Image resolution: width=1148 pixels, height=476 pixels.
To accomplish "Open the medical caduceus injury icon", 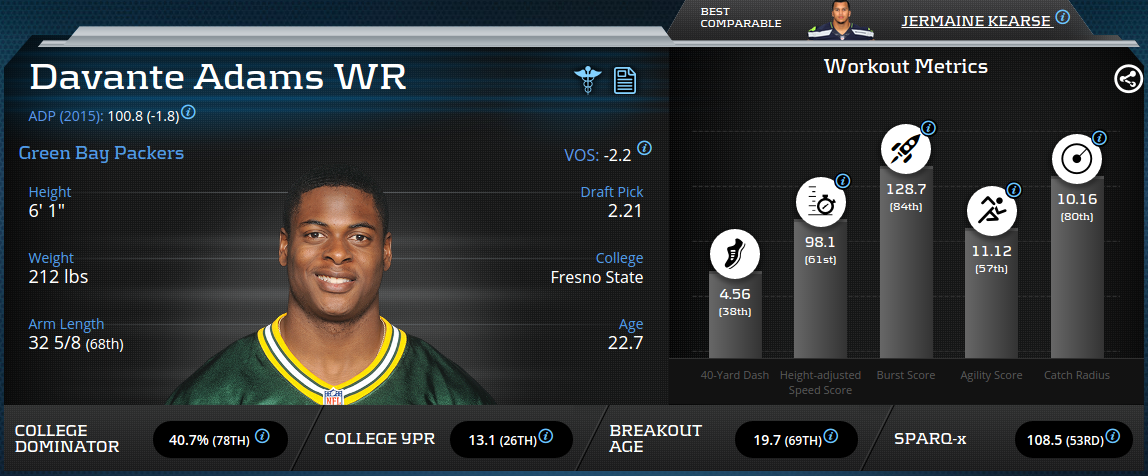I will pos(587,80).
